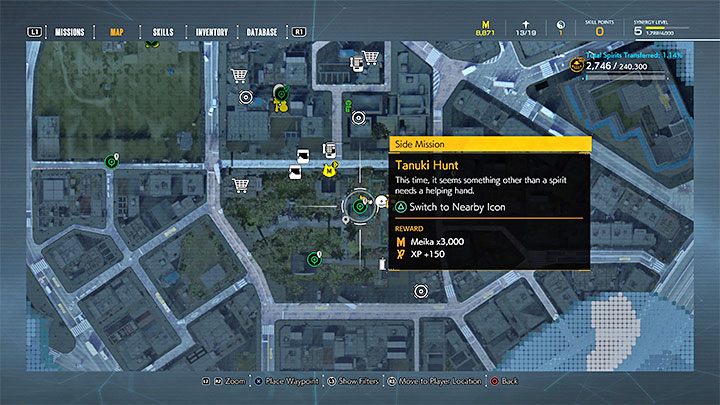This screenshot has height=405, width=720.
Task: Select the green key icon on the map
Action: tap(347, 104)
